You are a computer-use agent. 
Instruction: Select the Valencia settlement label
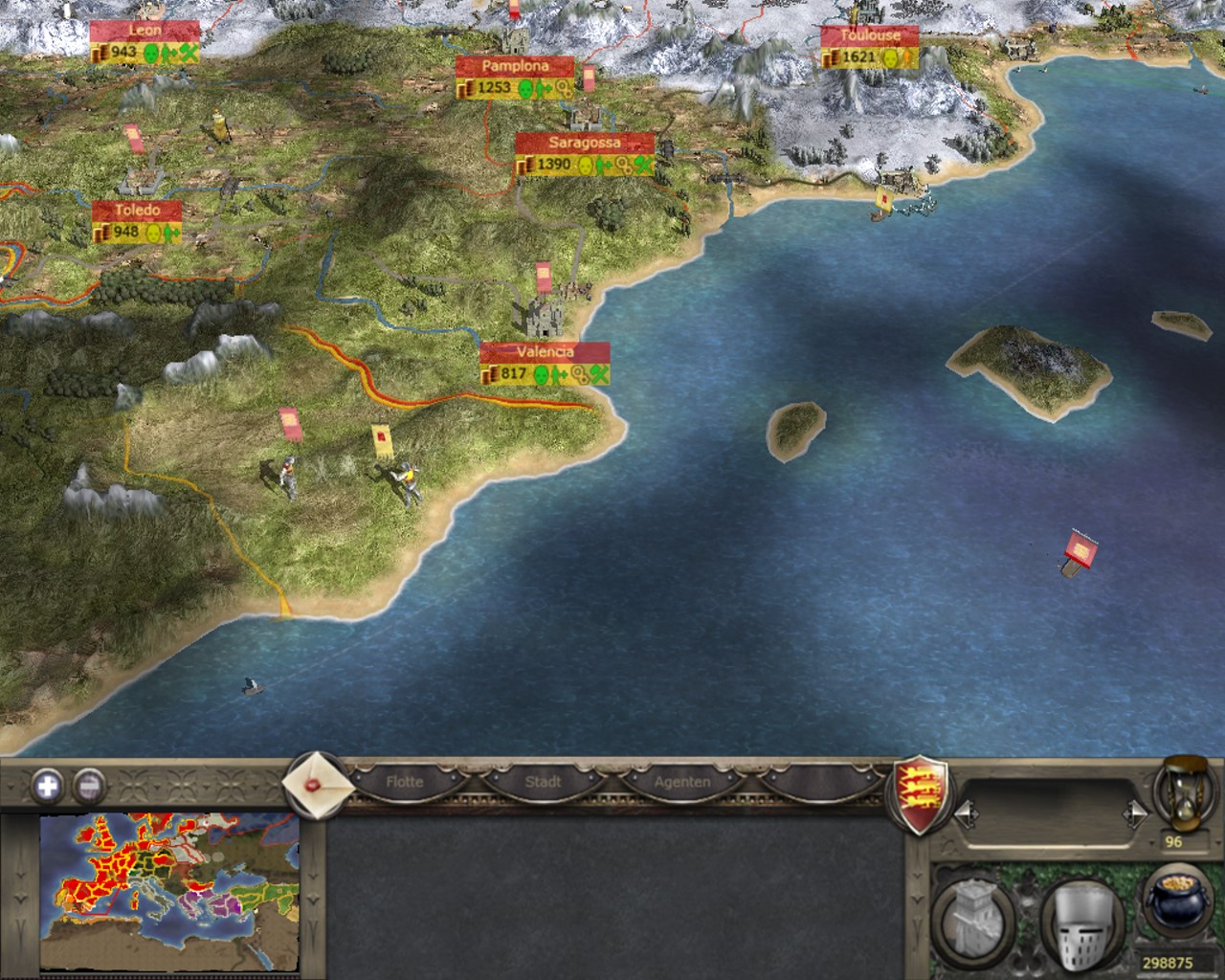(545, 352)
